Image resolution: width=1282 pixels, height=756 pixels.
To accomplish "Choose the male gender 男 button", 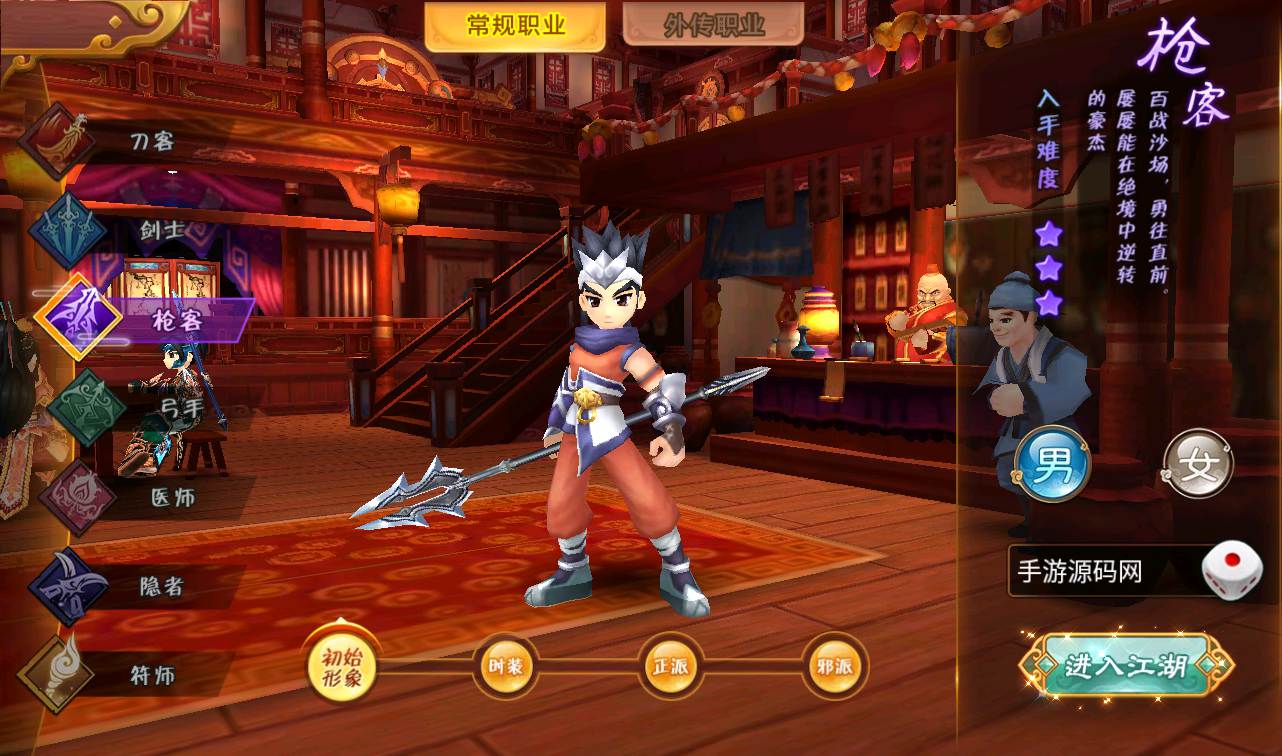I will click(1052, 466).
